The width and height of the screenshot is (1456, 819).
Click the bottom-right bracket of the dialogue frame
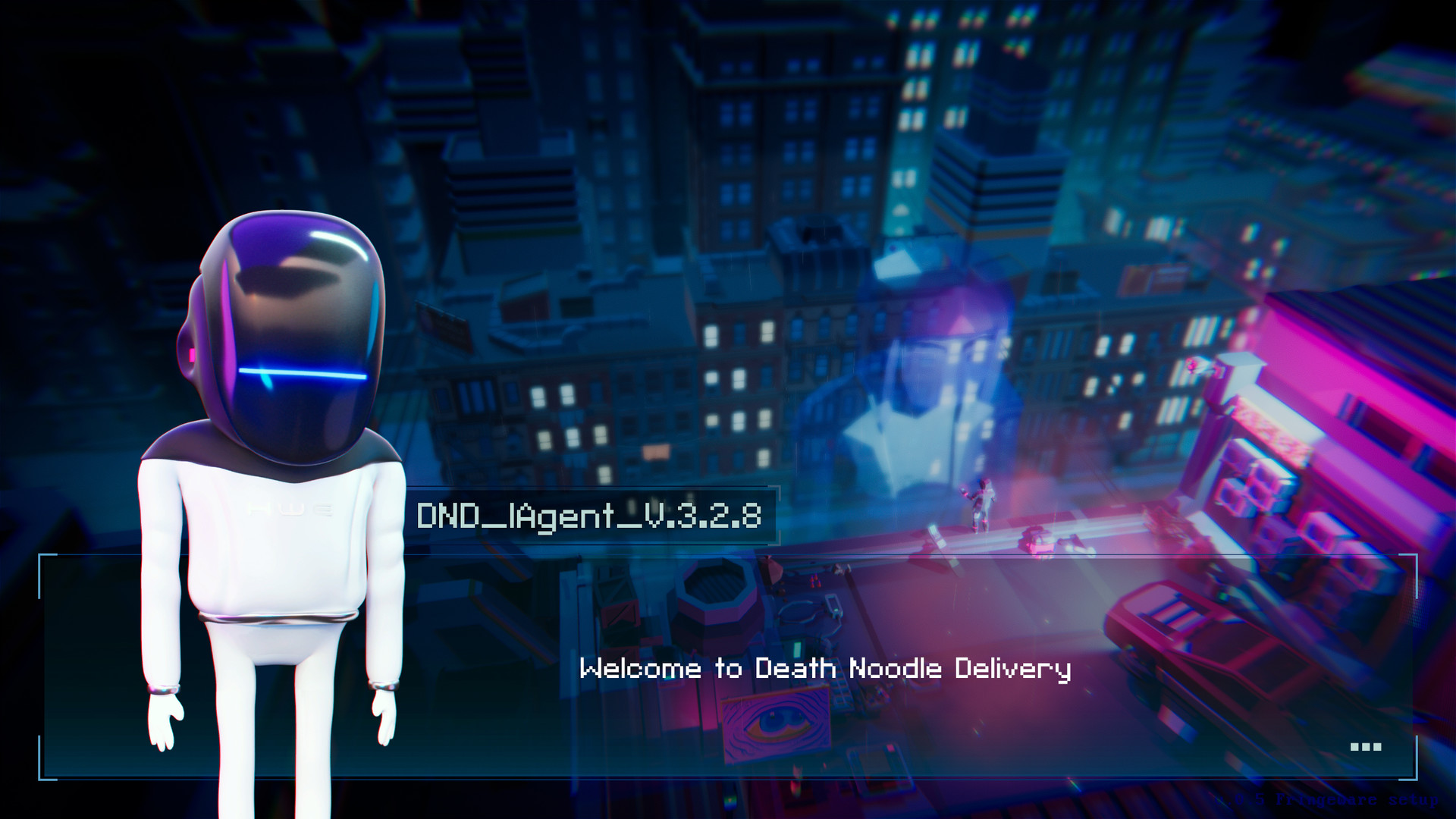(x=1417, y=780)
